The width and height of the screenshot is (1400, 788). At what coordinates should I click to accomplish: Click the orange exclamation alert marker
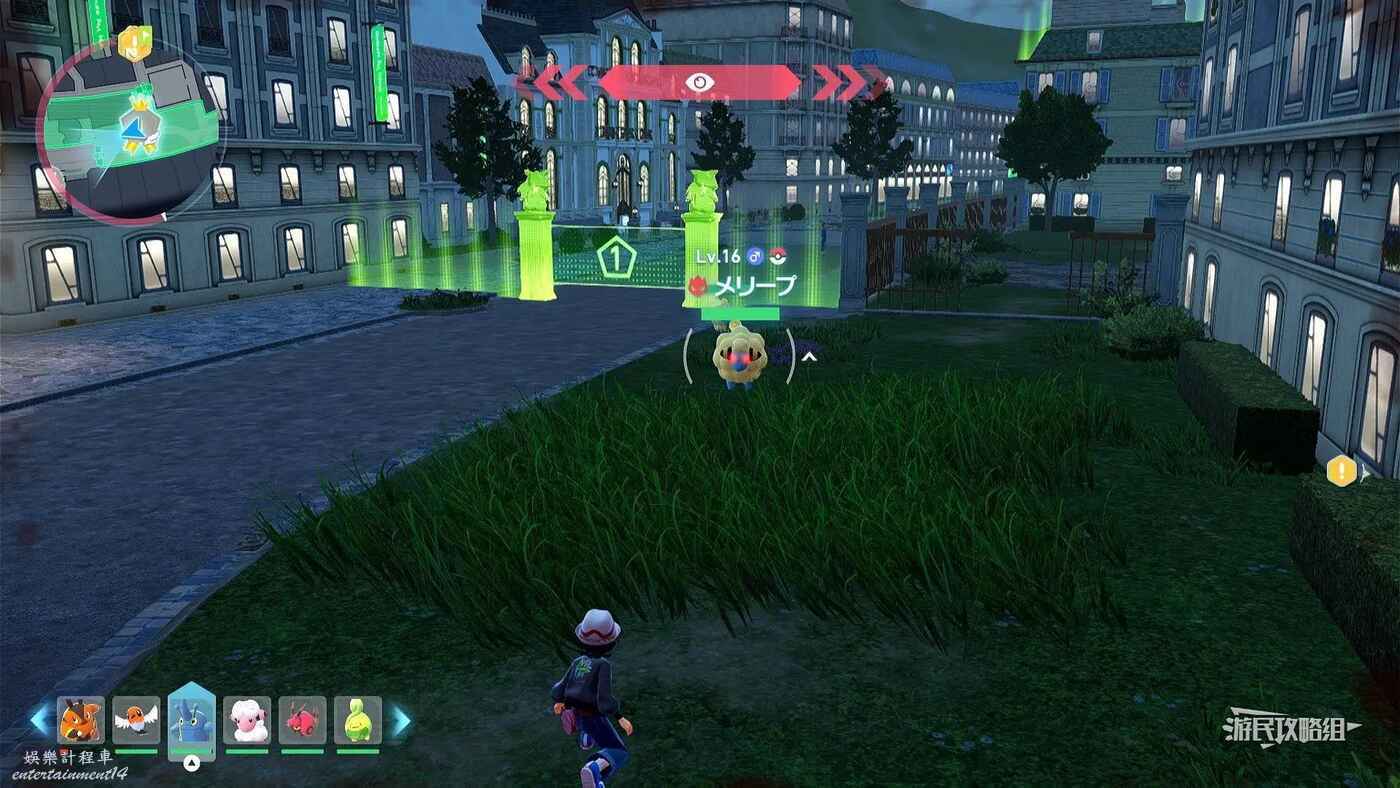pos(1341,470)
